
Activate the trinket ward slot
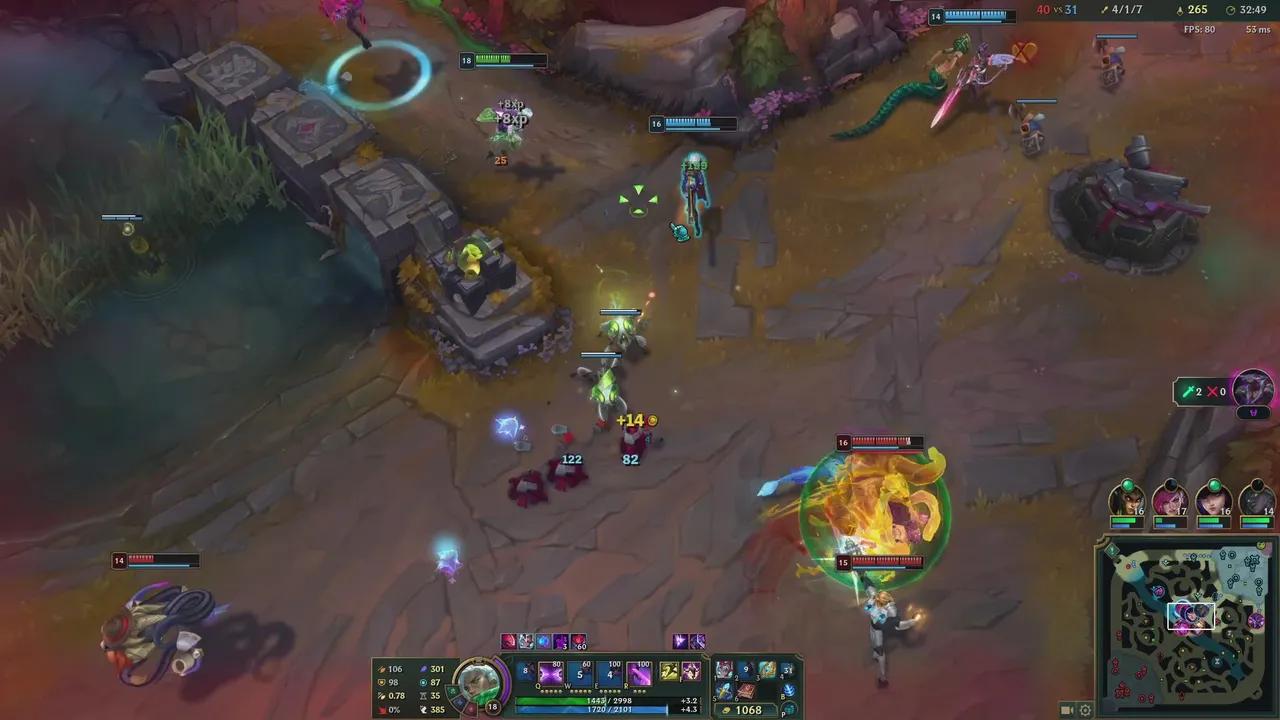click(789, 691)
